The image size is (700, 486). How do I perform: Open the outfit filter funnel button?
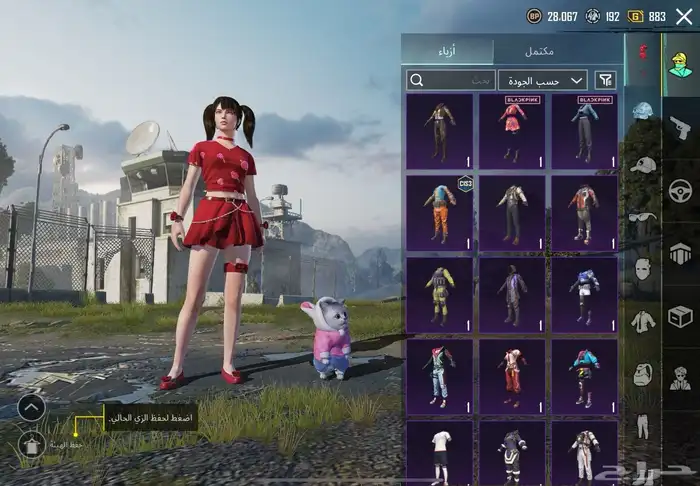point(605,80)
